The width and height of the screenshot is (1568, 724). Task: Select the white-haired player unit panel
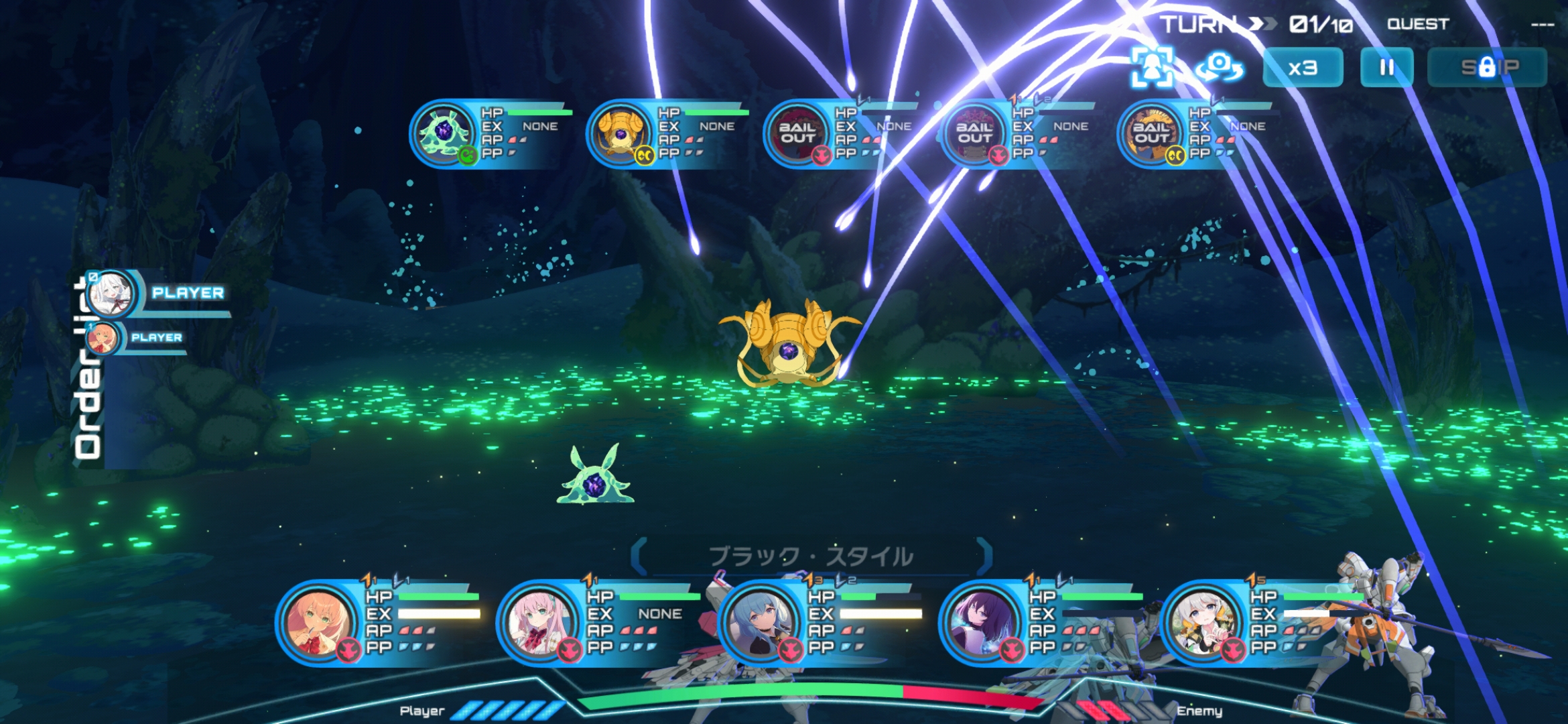point(1263,622)
